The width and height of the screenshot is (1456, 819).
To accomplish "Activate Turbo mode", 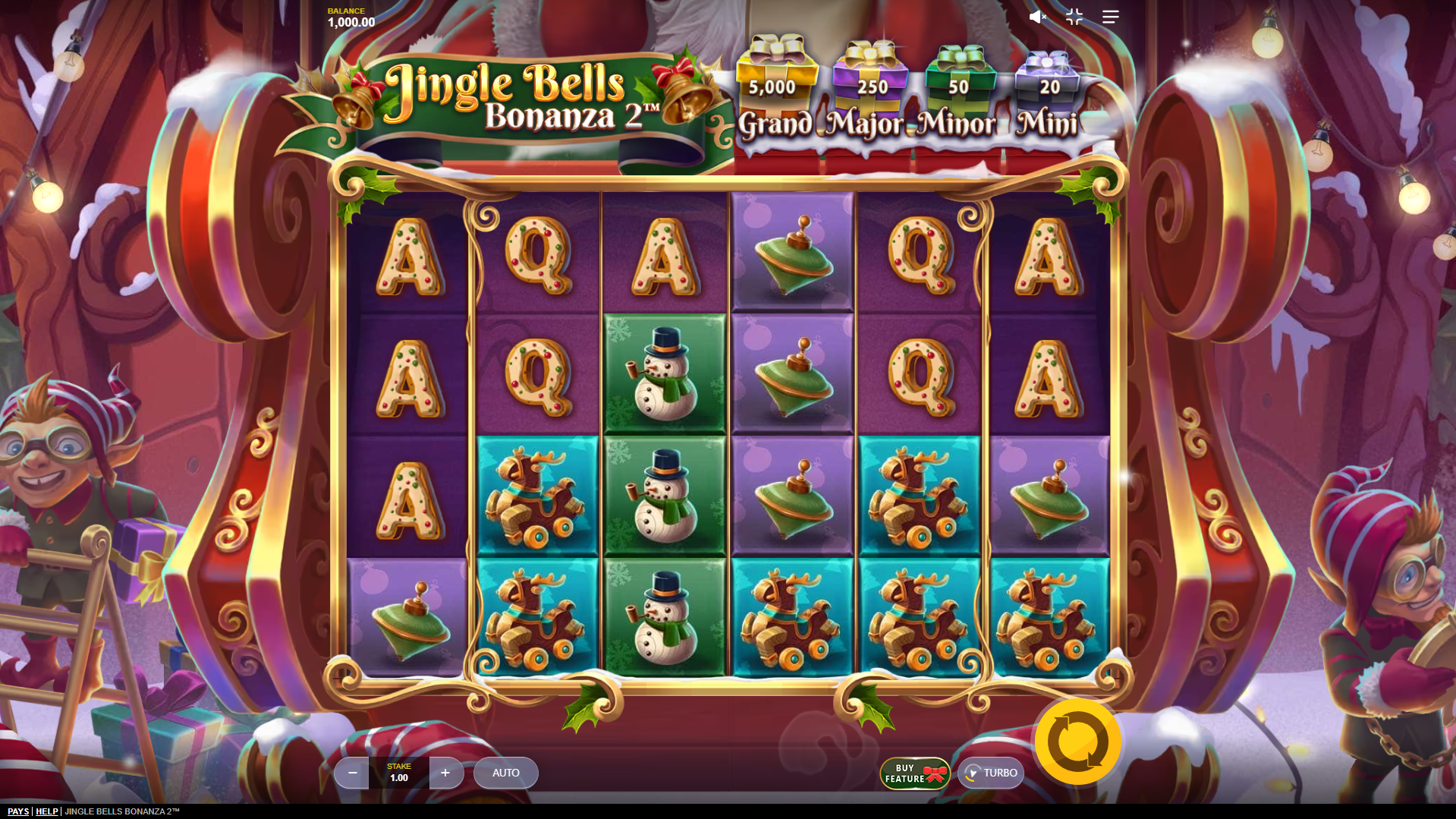I will click(990, 773).
